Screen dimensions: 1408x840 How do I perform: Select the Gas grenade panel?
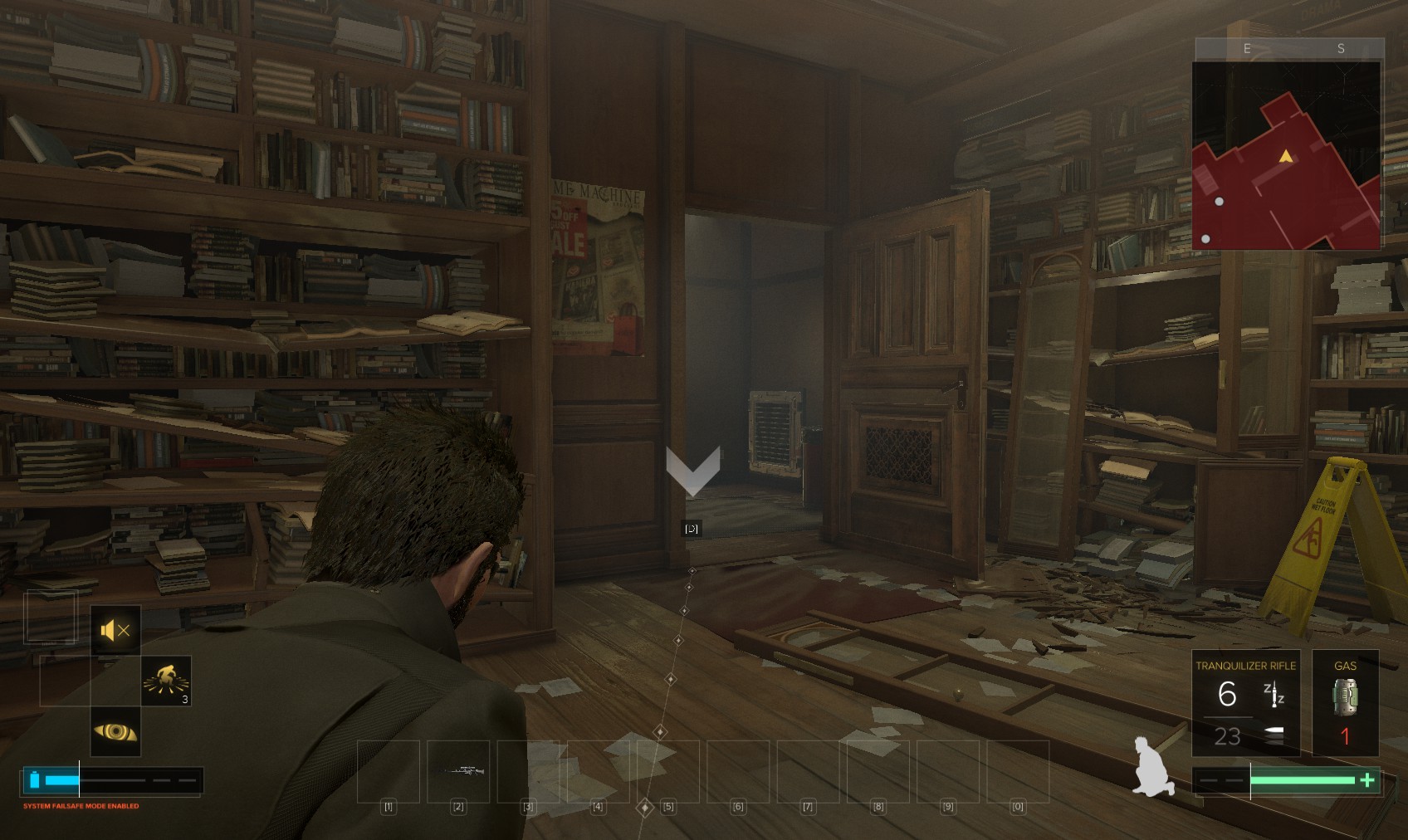click(1345, 703)
